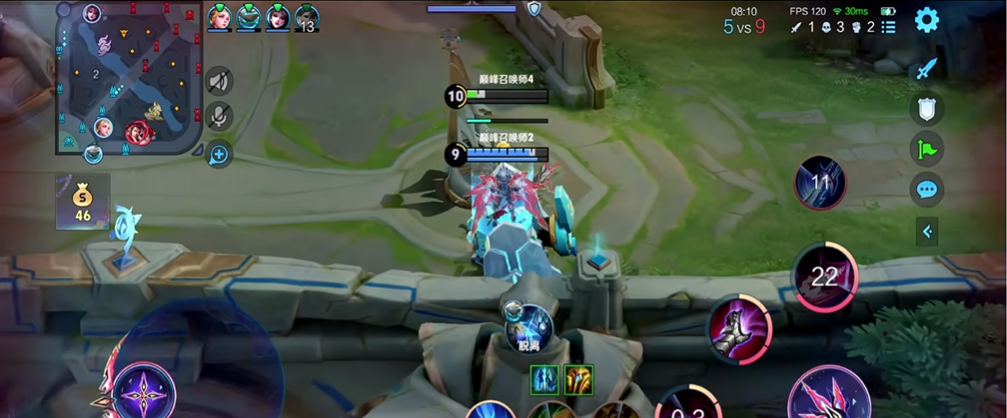1007x418 pixels.
Task: Toggle the muted speaker button
Action: (x=219, y=80)
